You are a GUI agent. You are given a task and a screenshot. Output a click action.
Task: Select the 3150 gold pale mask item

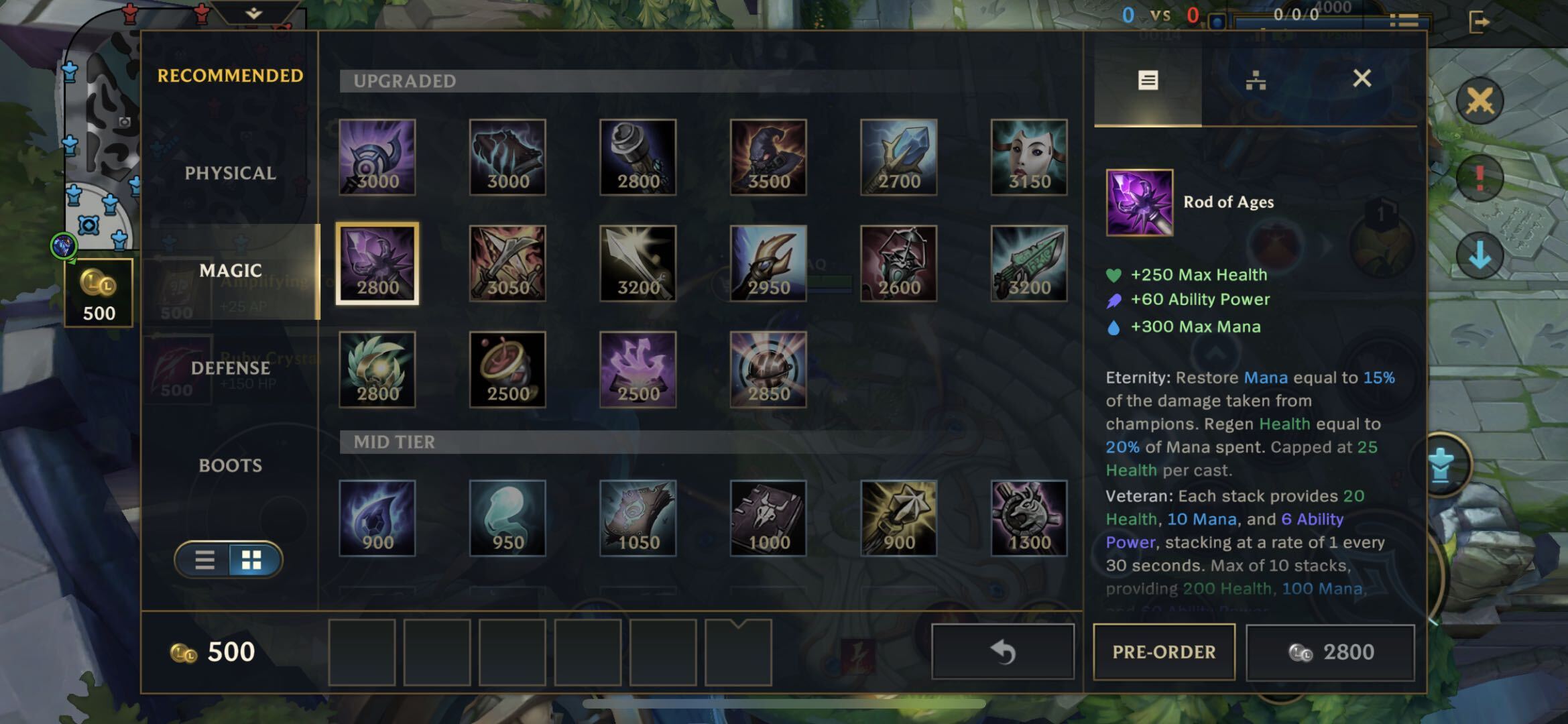(x=1029, y=158)
